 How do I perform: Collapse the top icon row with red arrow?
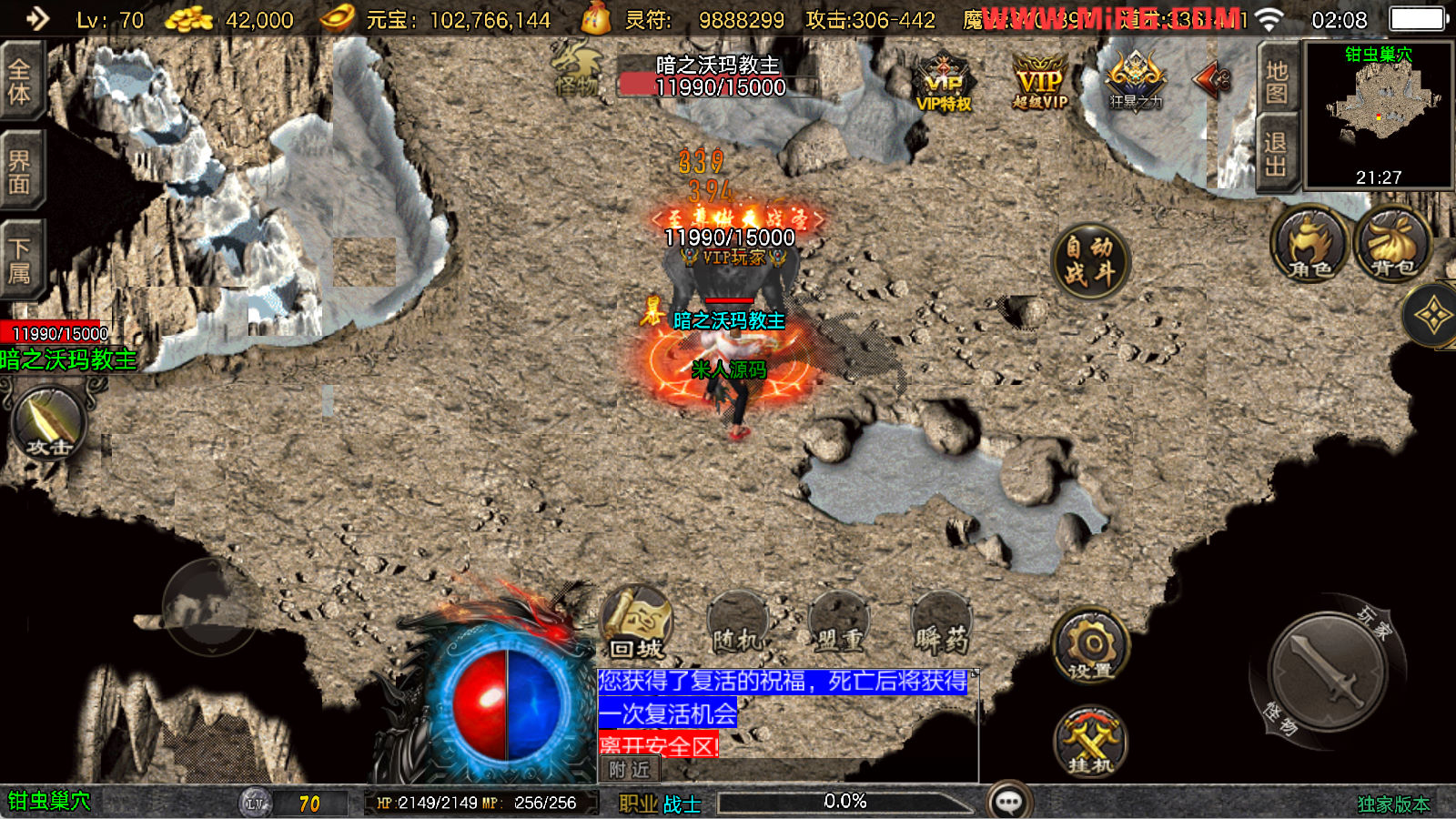[x=1212, y=80]
